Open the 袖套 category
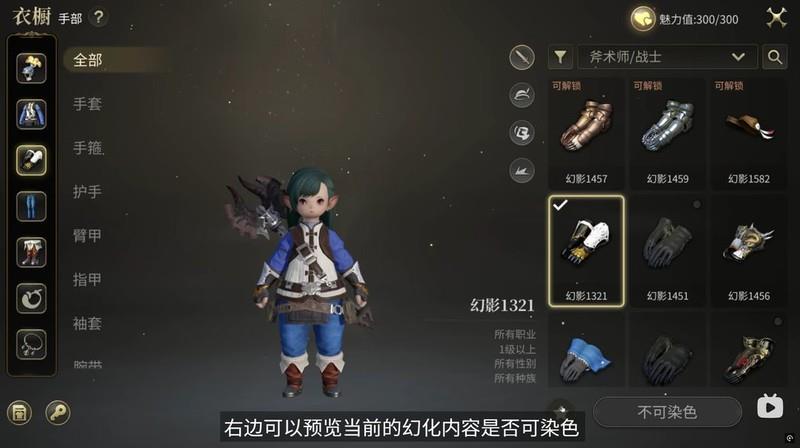 tap(87, 323)
